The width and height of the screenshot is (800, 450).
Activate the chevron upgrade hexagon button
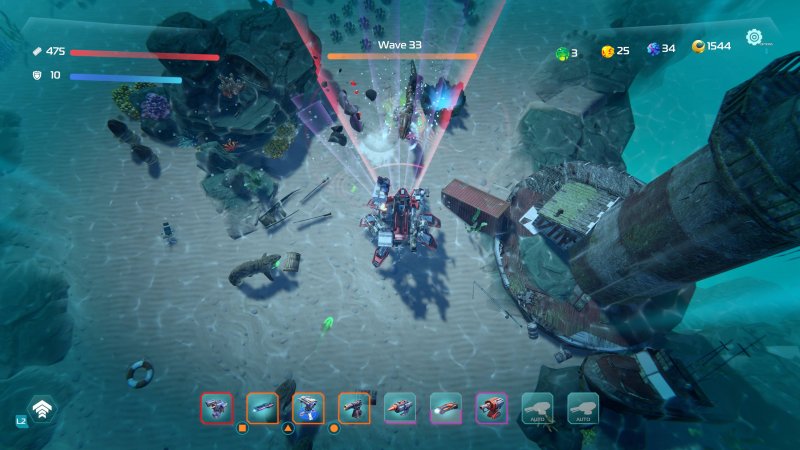[42, 409]
